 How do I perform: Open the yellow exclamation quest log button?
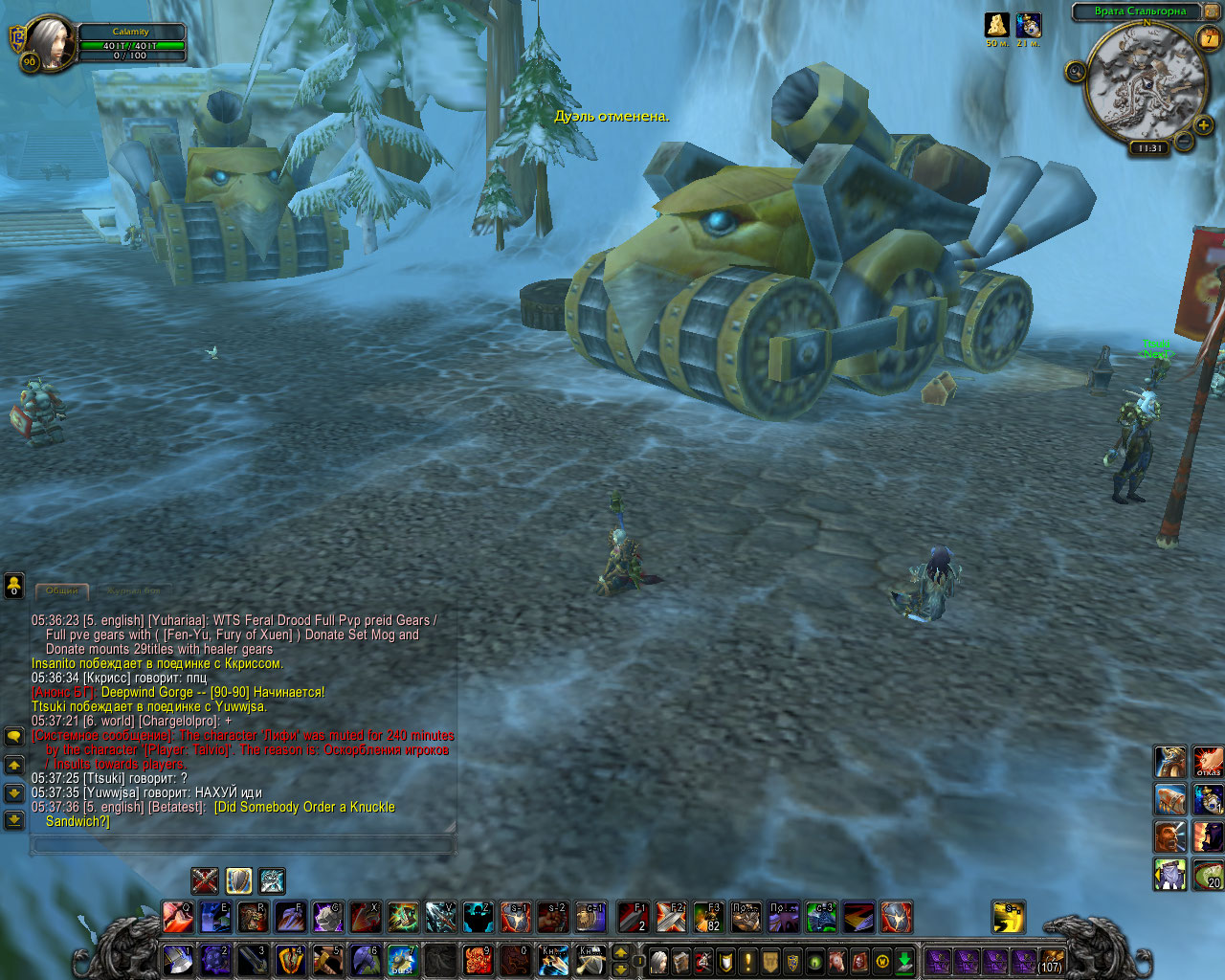coord(748,961)
